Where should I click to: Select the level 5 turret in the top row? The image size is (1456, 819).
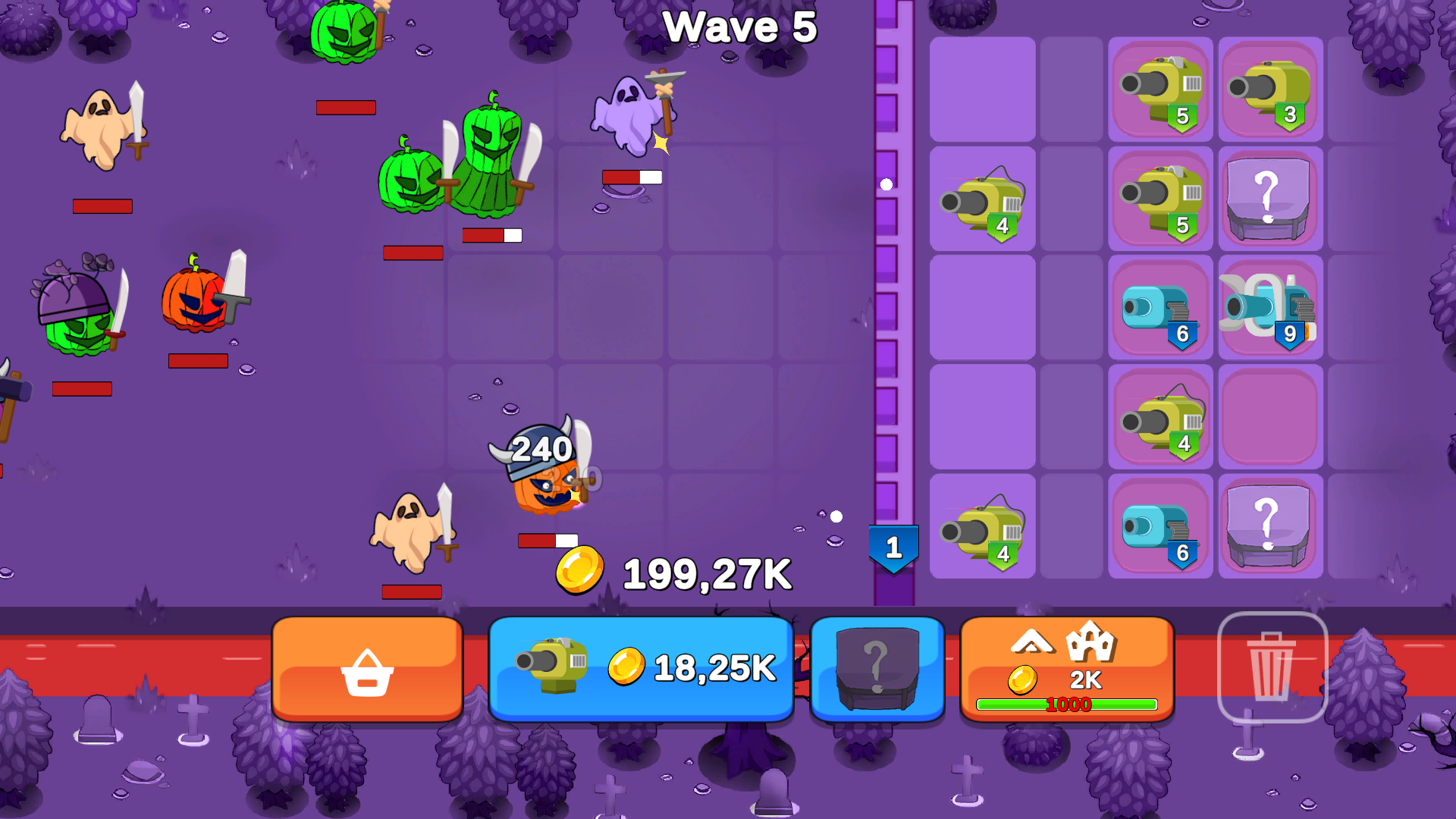pos(1159,90)
